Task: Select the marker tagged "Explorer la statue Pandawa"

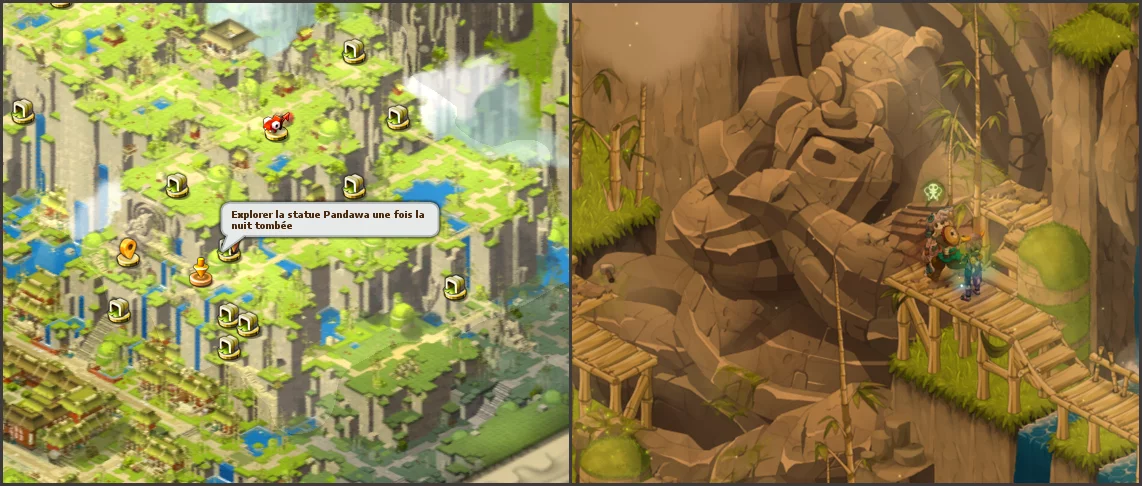Action: 229,251
